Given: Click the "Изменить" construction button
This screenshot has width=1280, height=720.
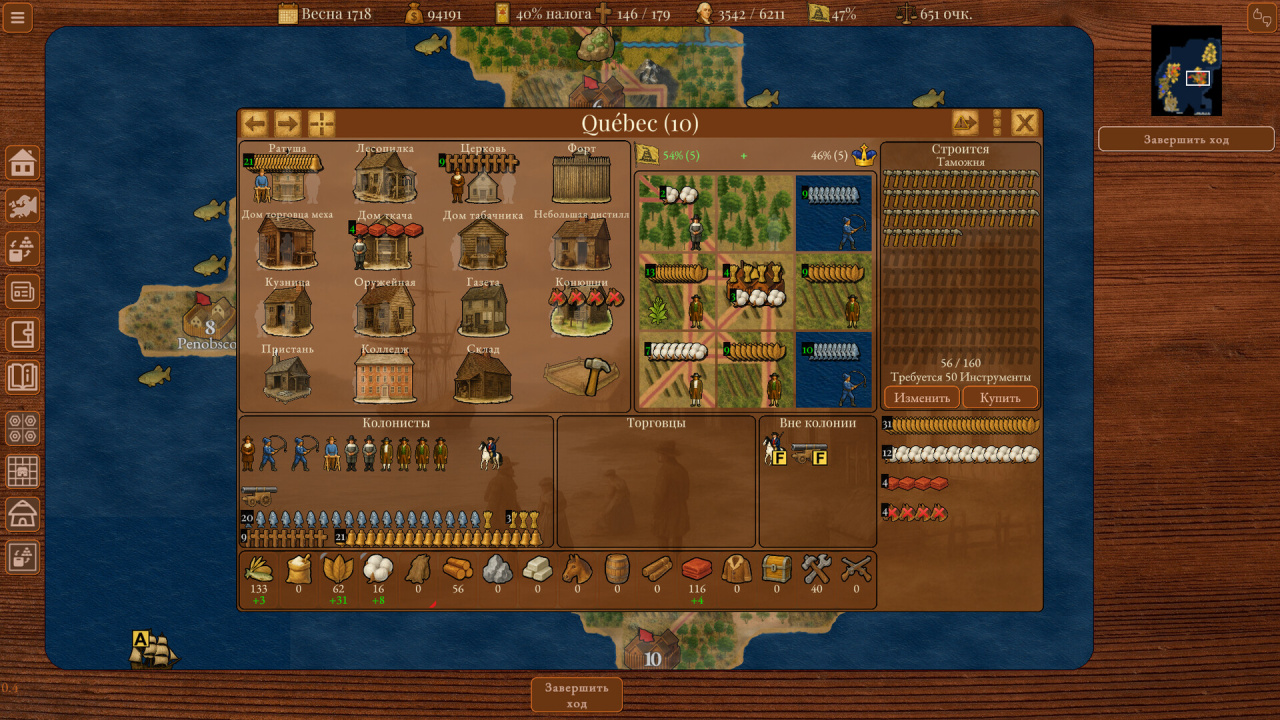Looking at the screenshot, I should [922, 397].
